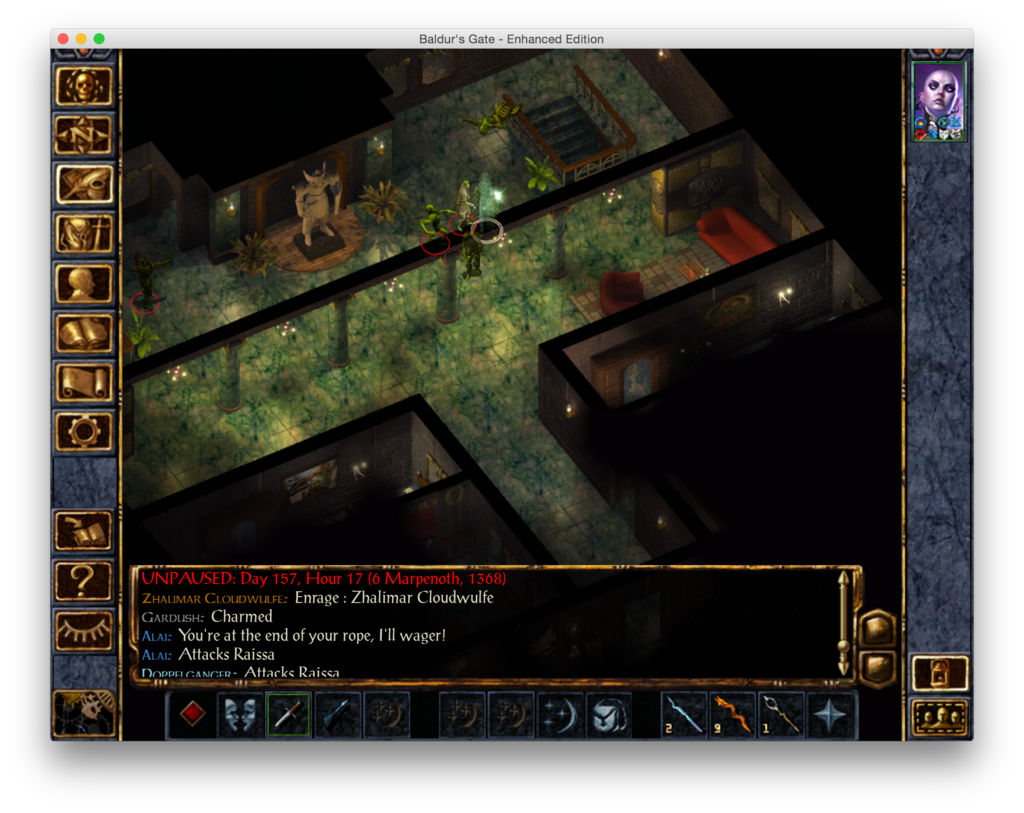Viewport: 1024px width, 813px height.
Task: Open the area map compass button
Action: 84,135
